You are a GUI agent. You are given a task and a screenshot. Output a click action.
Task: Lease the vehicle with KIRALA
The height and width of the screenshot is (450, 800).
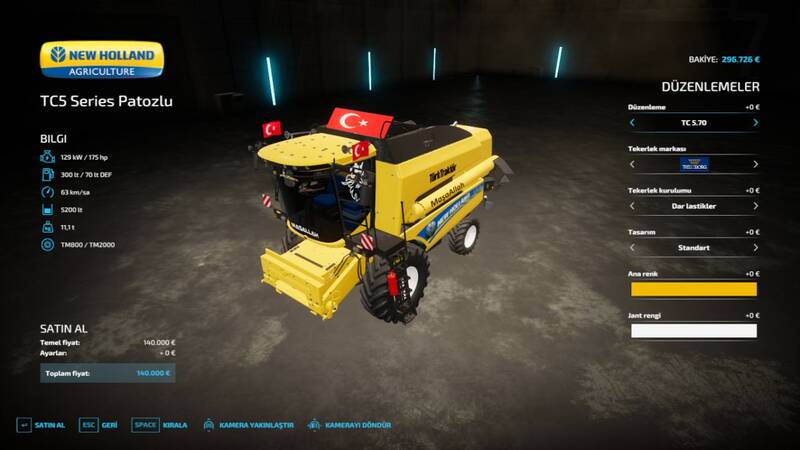tap(160, 425)
